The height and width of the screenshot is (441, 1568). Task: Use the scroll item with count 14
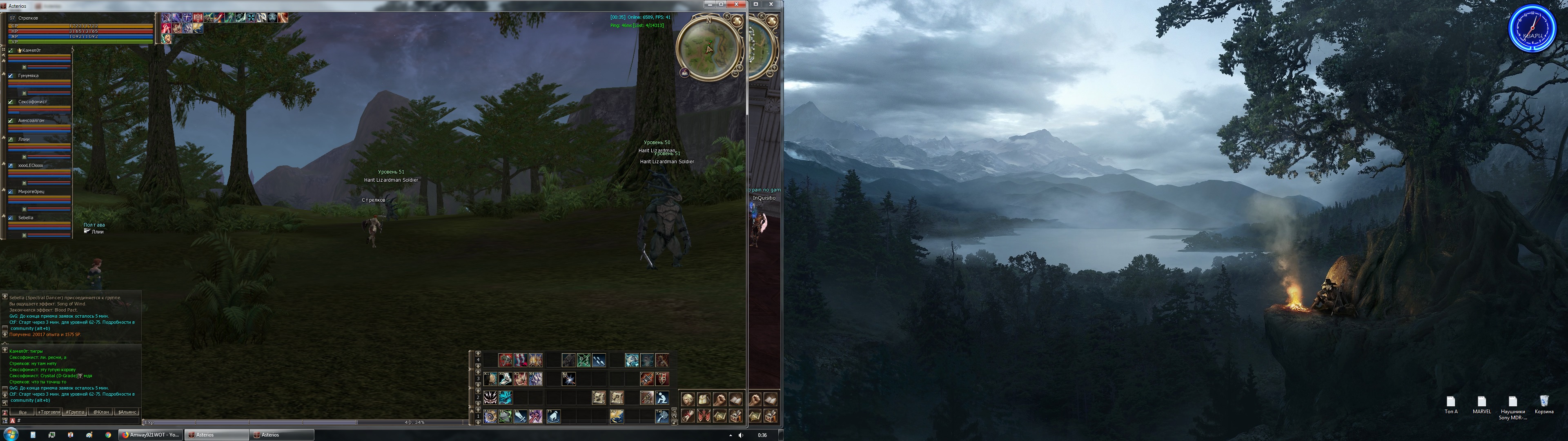click(617, 399)
